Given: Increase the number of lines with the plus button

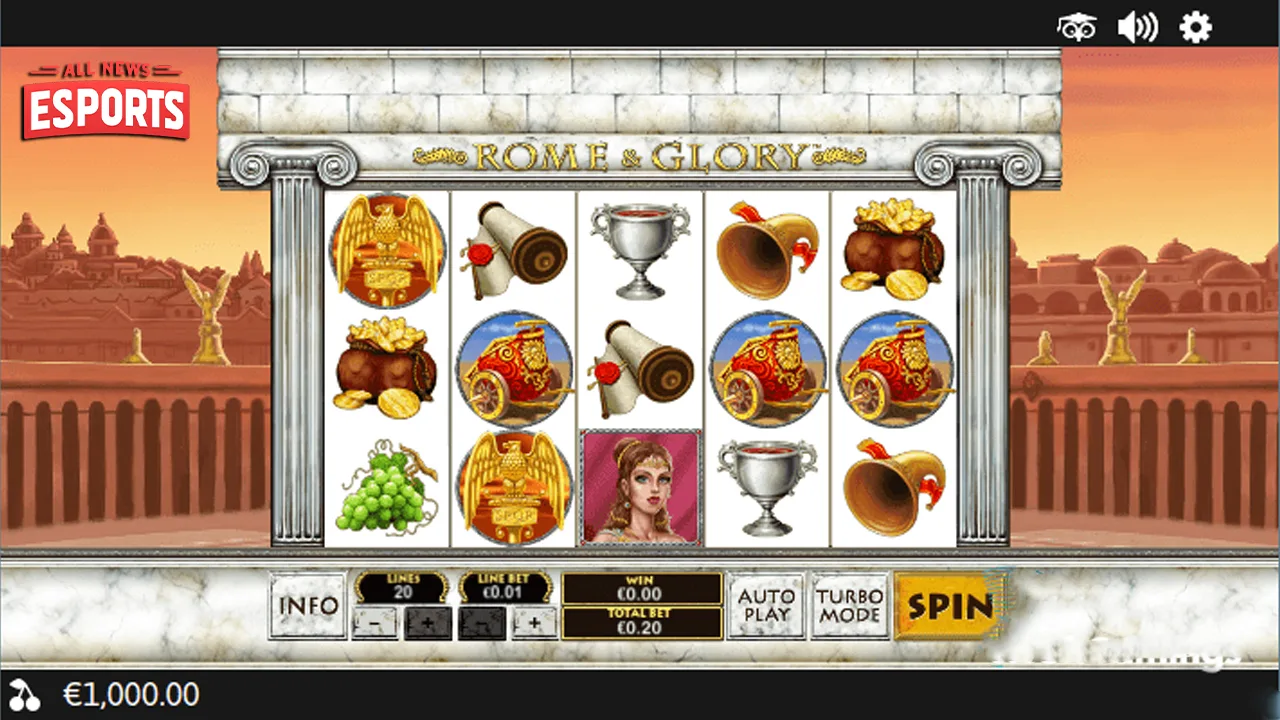Looking at the screenshot, I should point(427,623).
